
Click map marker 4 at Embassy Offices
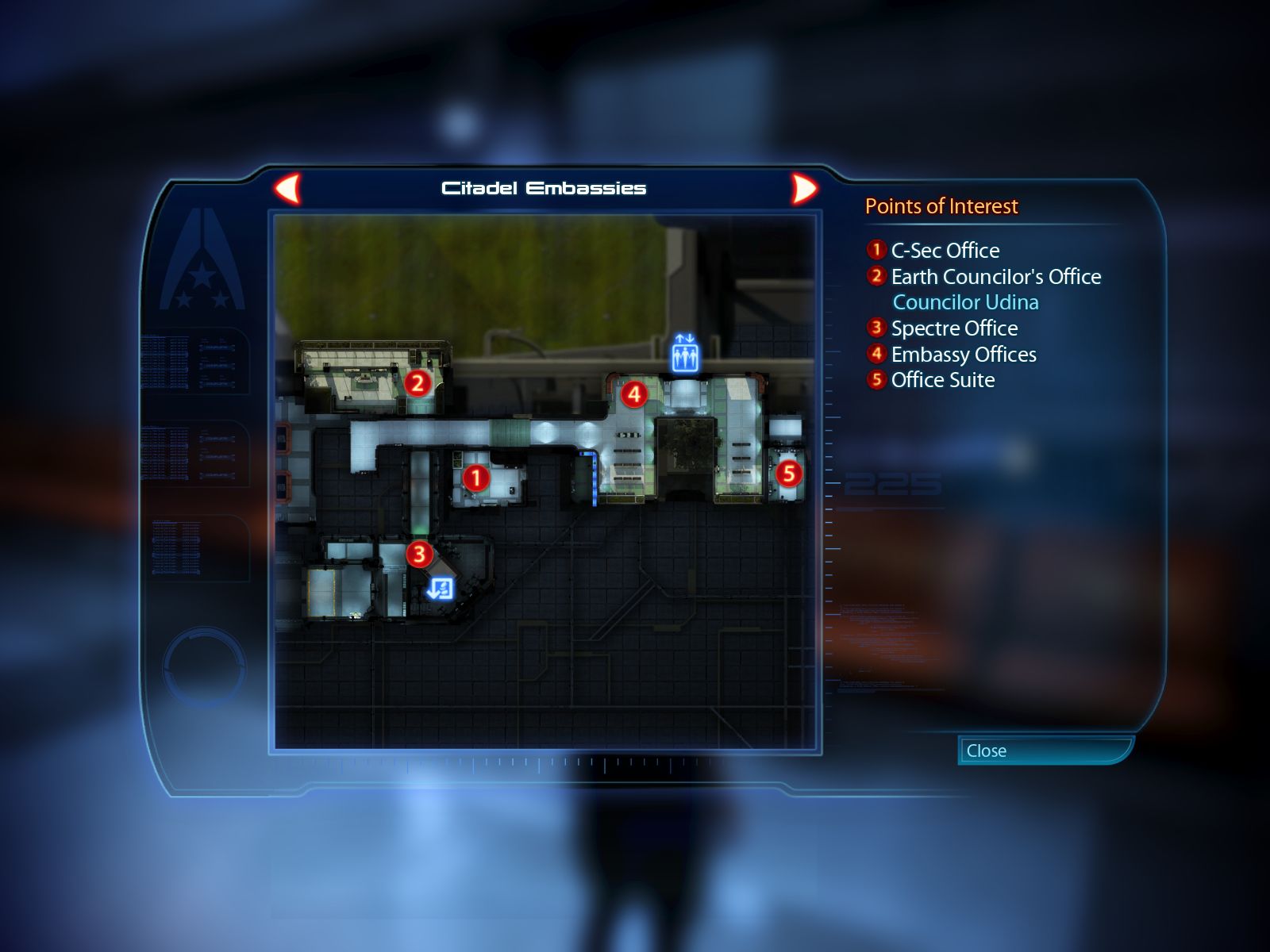coord(633,394)
